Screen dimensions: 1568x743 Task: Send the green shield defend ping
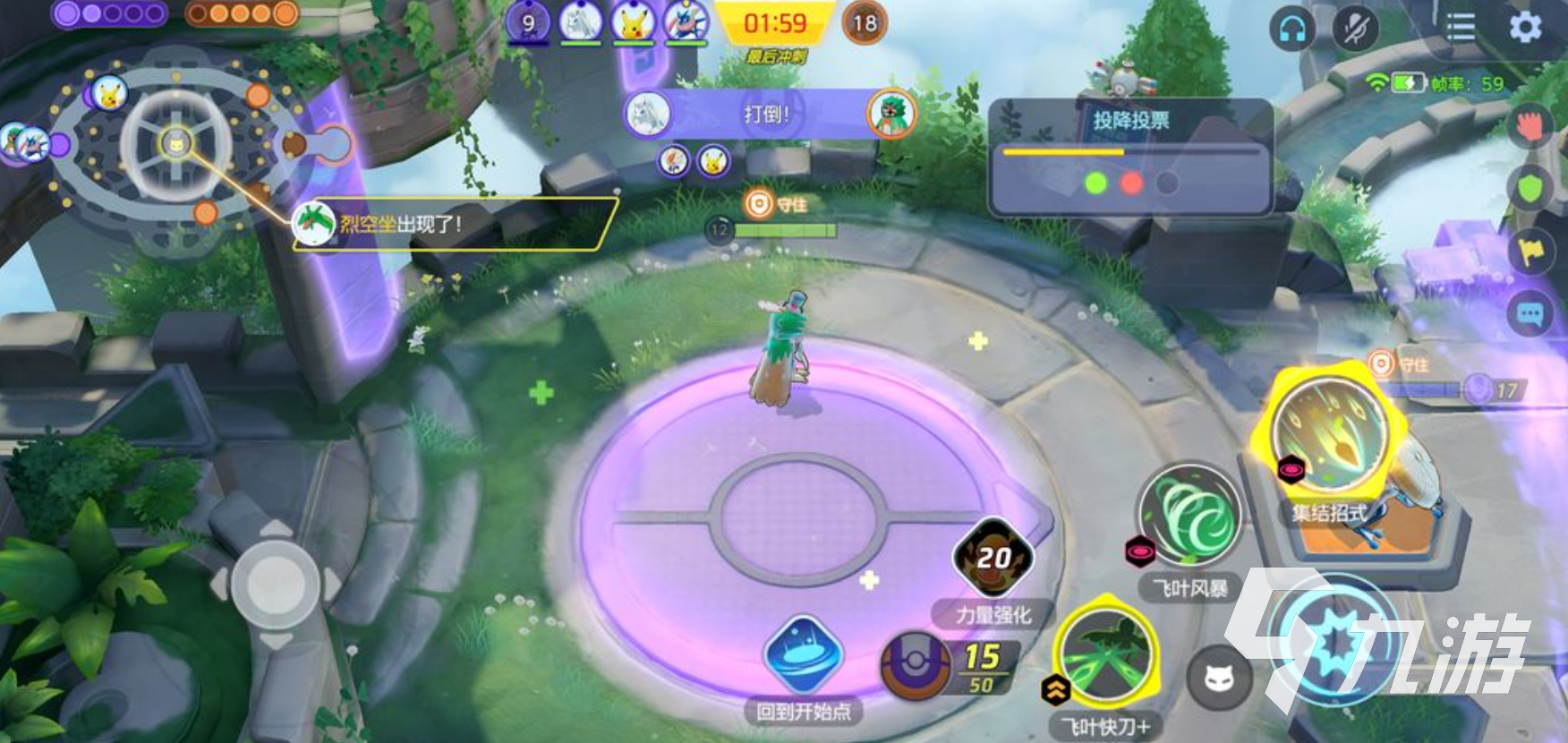(1531, 189)
